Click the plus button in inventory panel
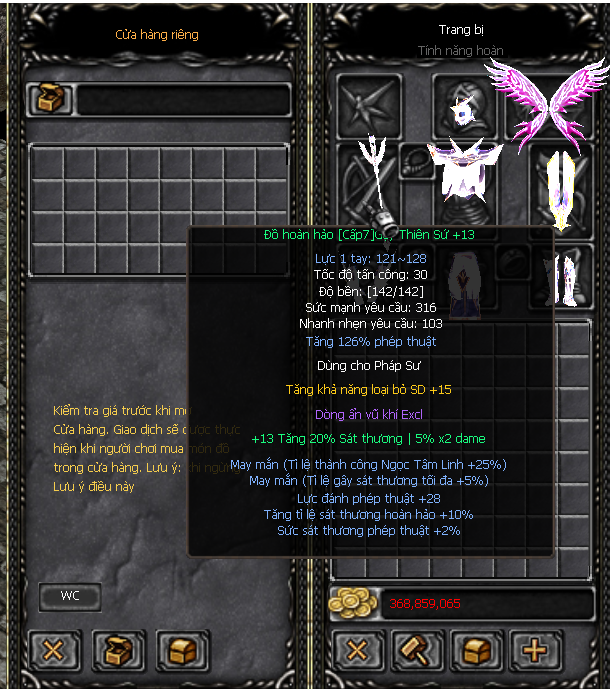Viewport: 610px width, 689px height. [536, 651]
